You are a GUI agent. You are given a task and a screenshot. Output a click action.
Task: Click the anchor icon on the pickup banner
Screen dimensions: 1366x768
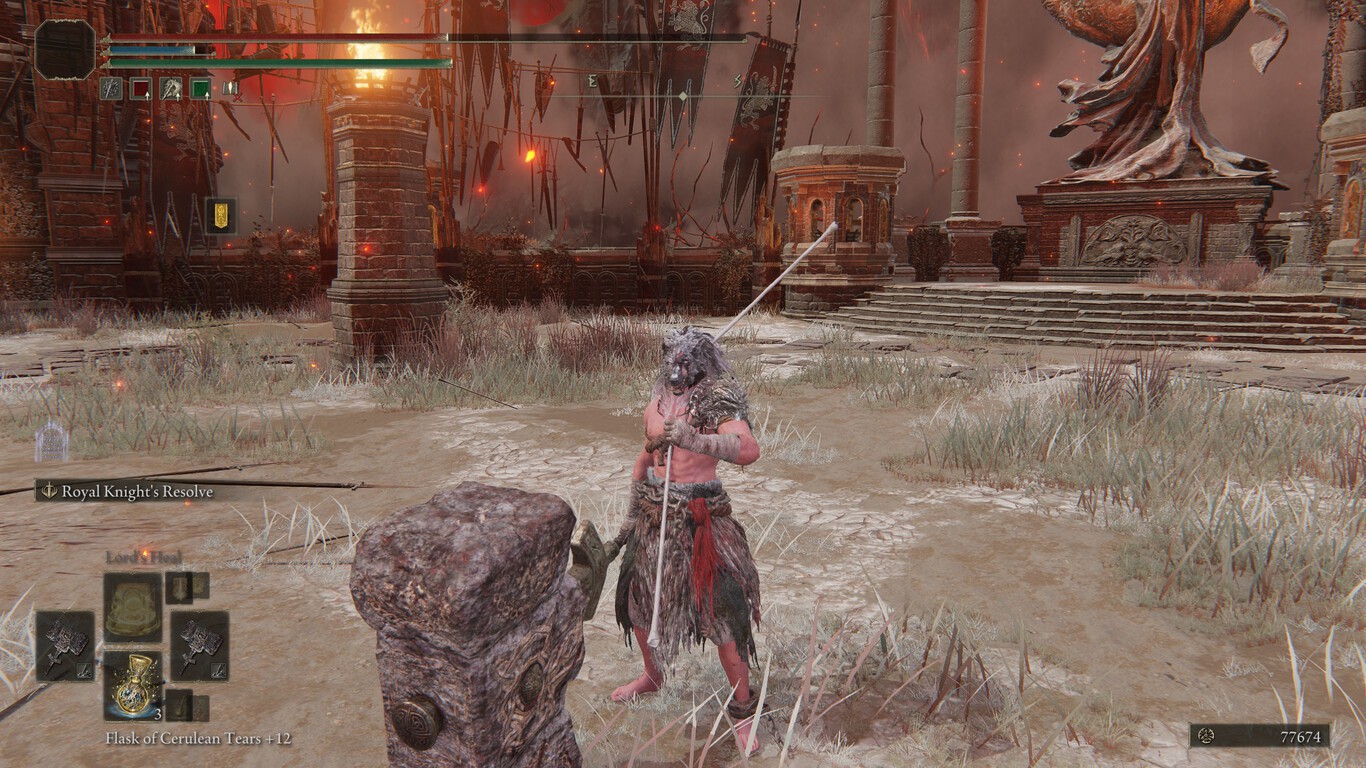tap(48, 490)
